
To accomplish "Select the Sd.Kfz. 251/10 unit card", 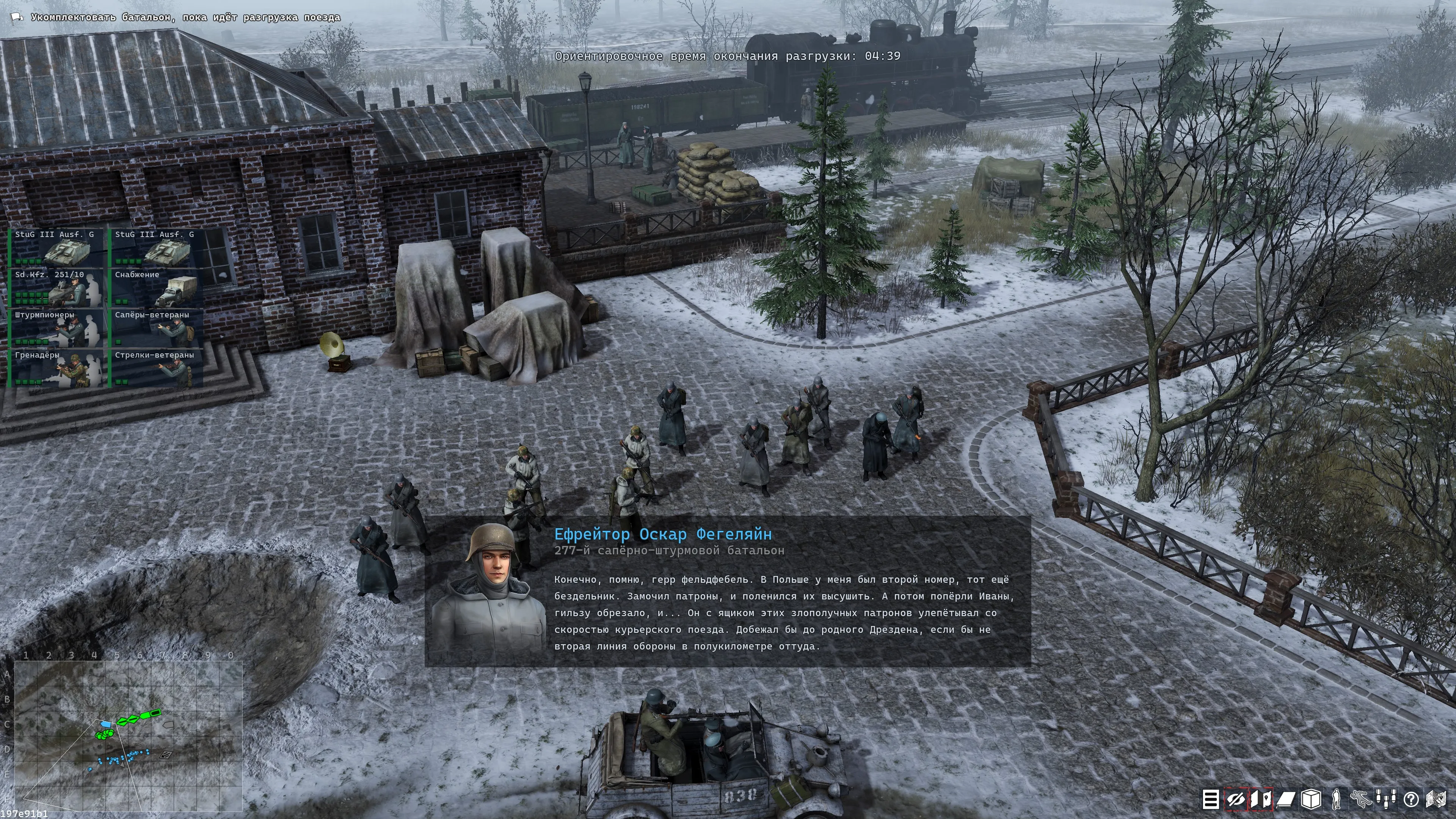I will click(x=58, y=288).
